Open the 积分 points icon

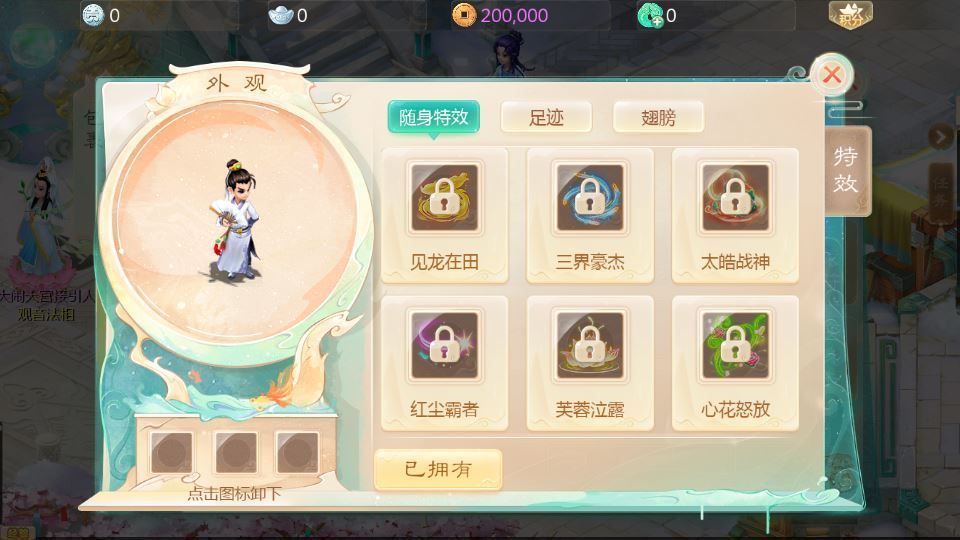pos(850,15)
